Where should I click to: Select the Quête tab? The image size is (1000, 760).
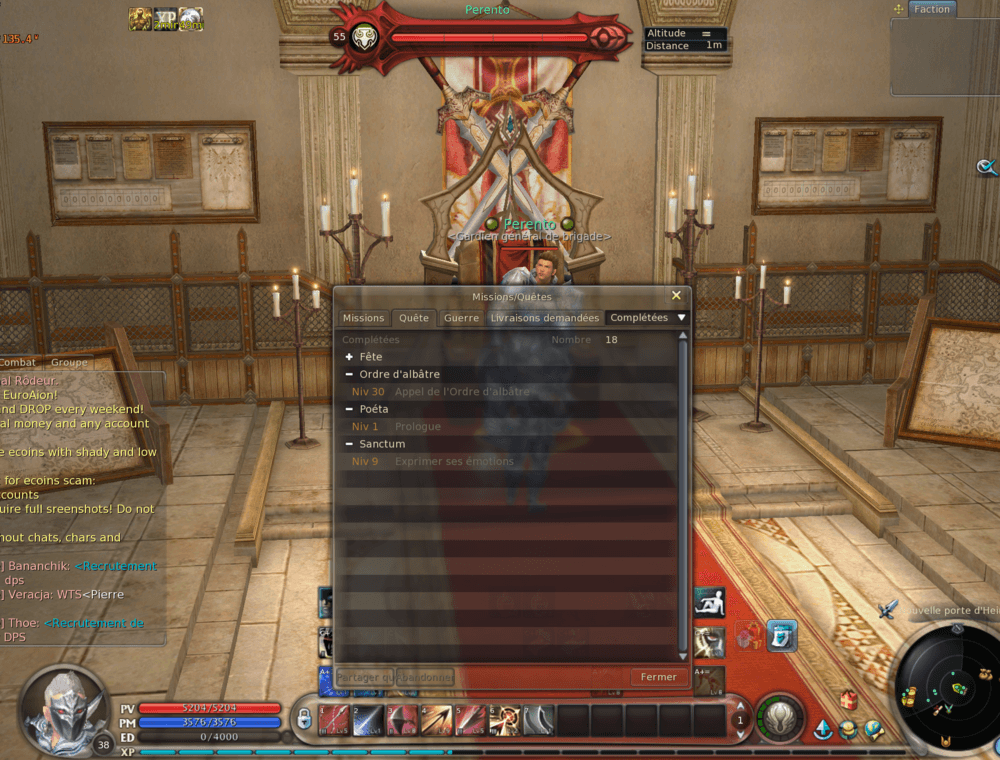click(x=413, y=318)
